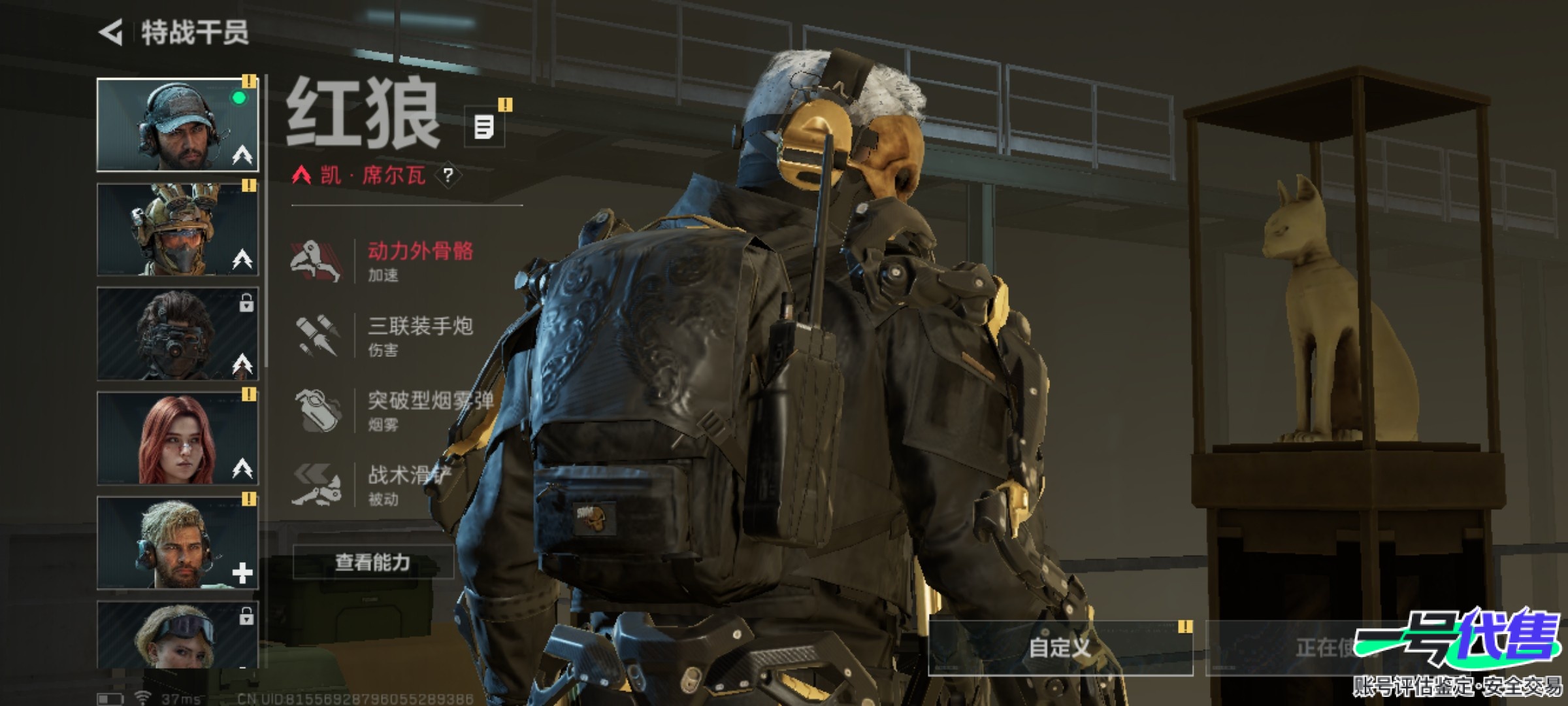The height and width of the screenshot is (706, 1568).
Task: Select the operator with the cap and headset
Action: tap(177, 124)
